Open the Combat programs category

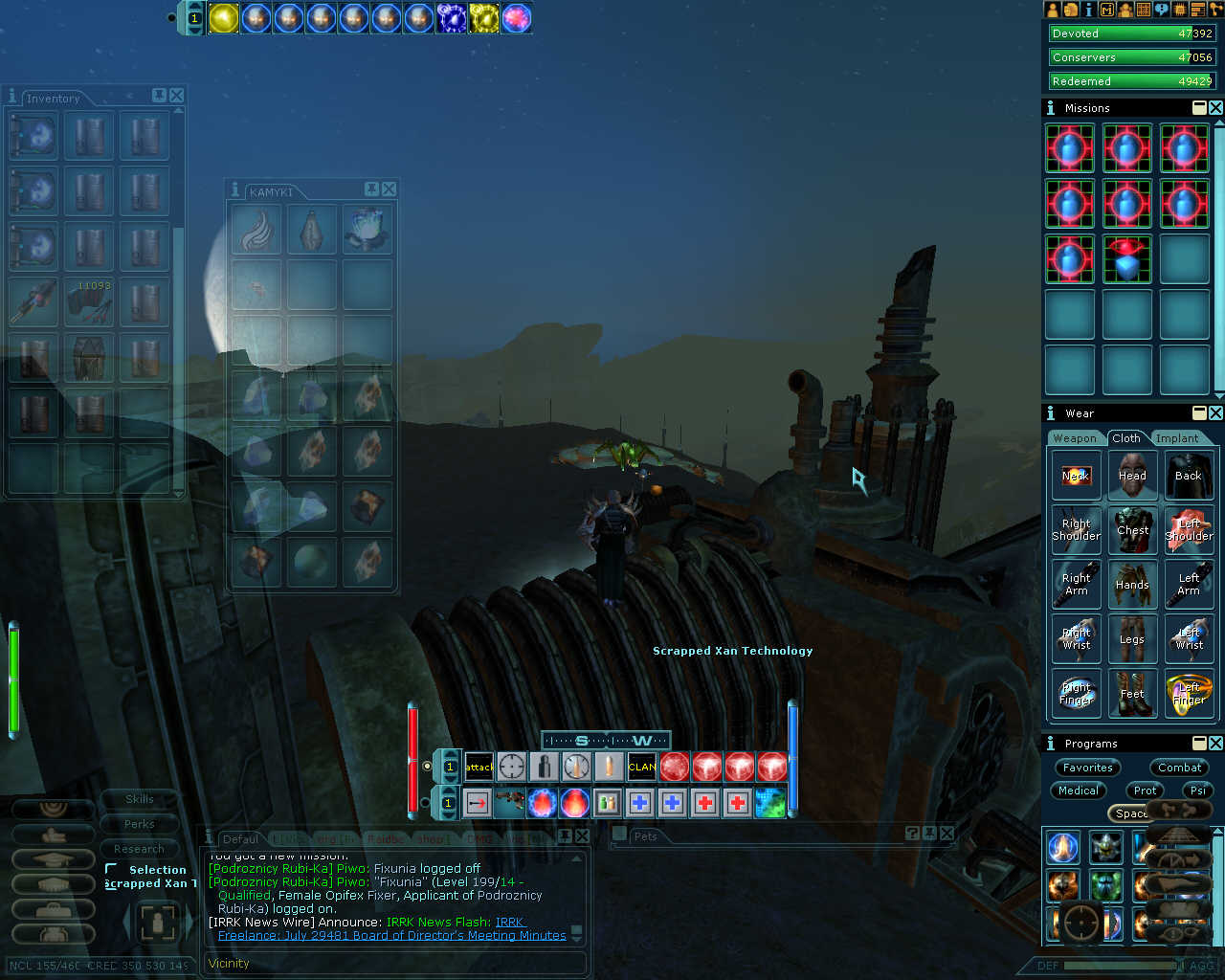[1179, 768]
